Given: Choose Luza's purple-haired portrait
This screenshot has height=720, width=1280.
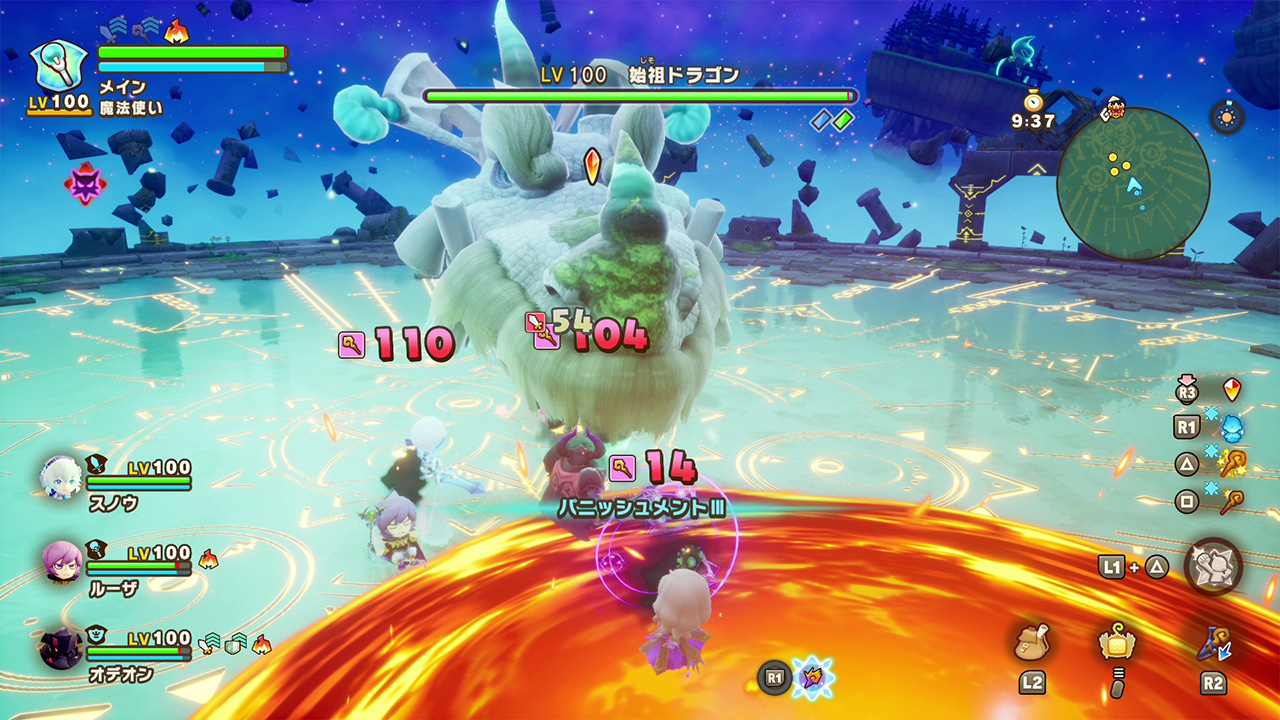Looking at the screenshot, I should point(61,562).
